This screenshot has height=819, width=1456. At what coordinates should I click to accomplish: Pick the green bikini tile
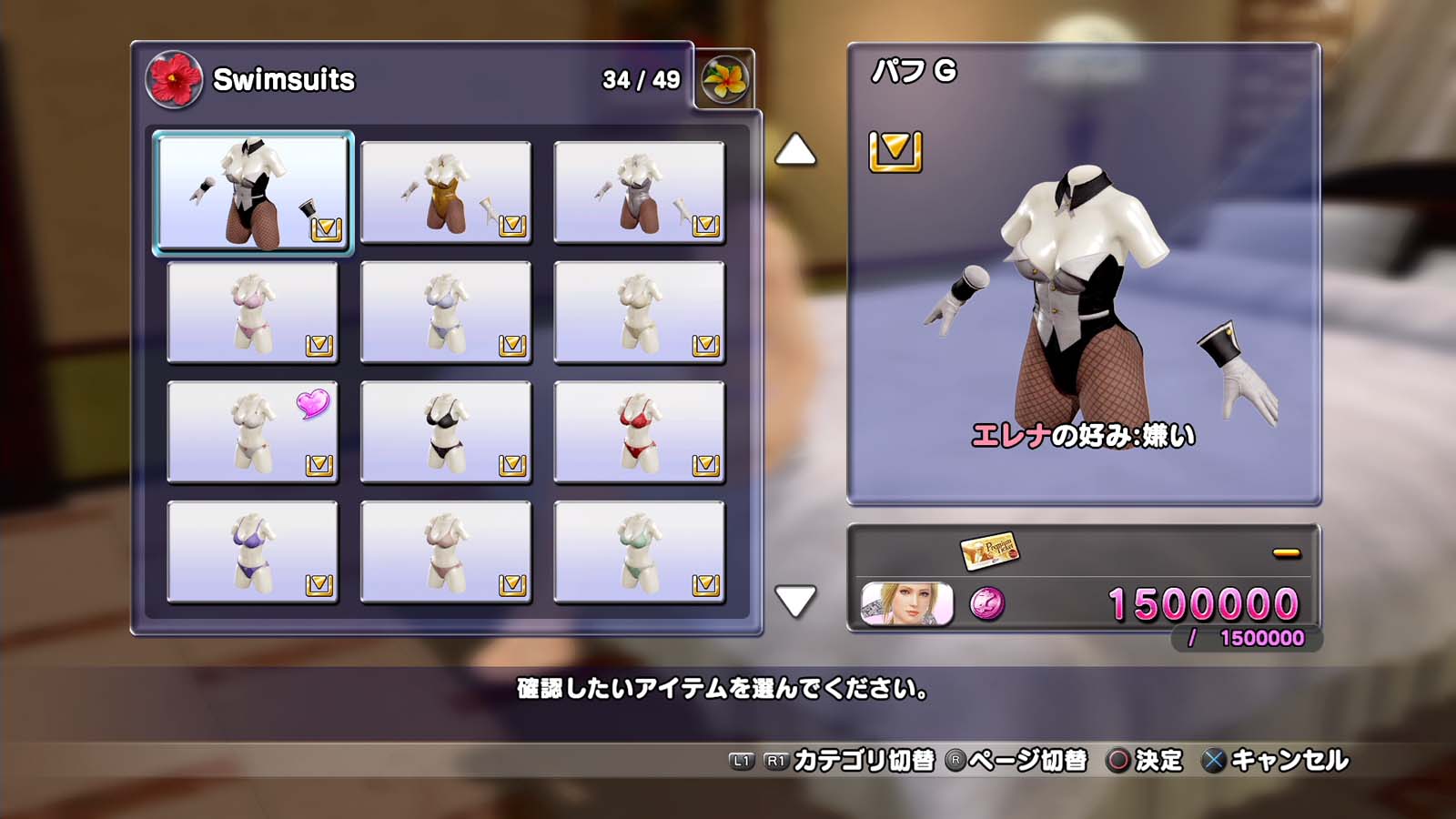click(639, 552)
